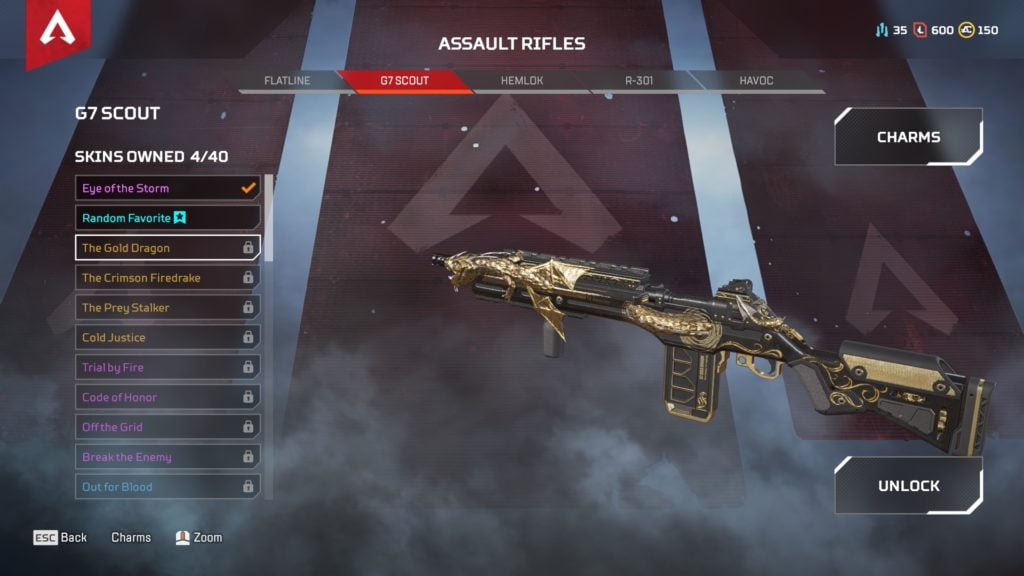
Task: Click the Back button at bottom
Action: tap(62, 538)
